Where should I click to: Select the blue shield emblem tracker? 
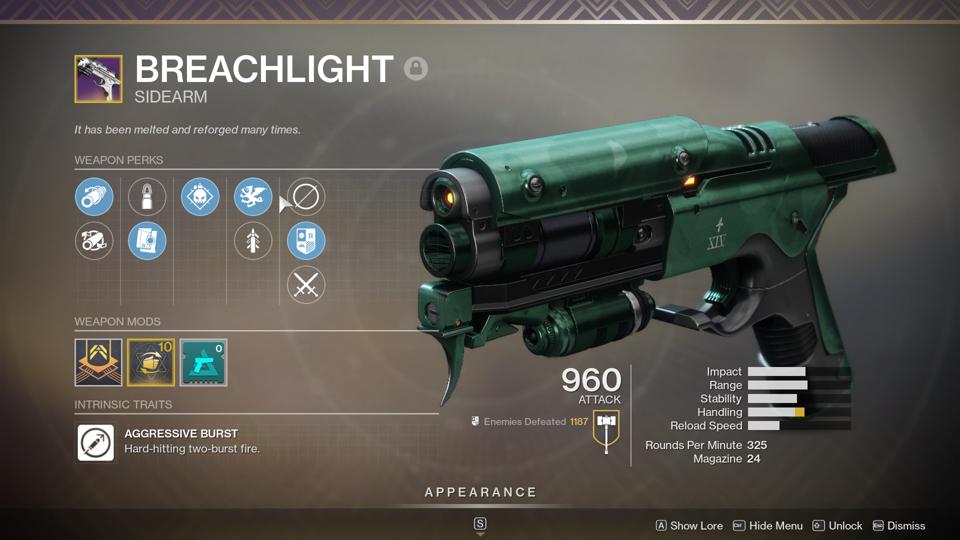[x=306, y=241]
